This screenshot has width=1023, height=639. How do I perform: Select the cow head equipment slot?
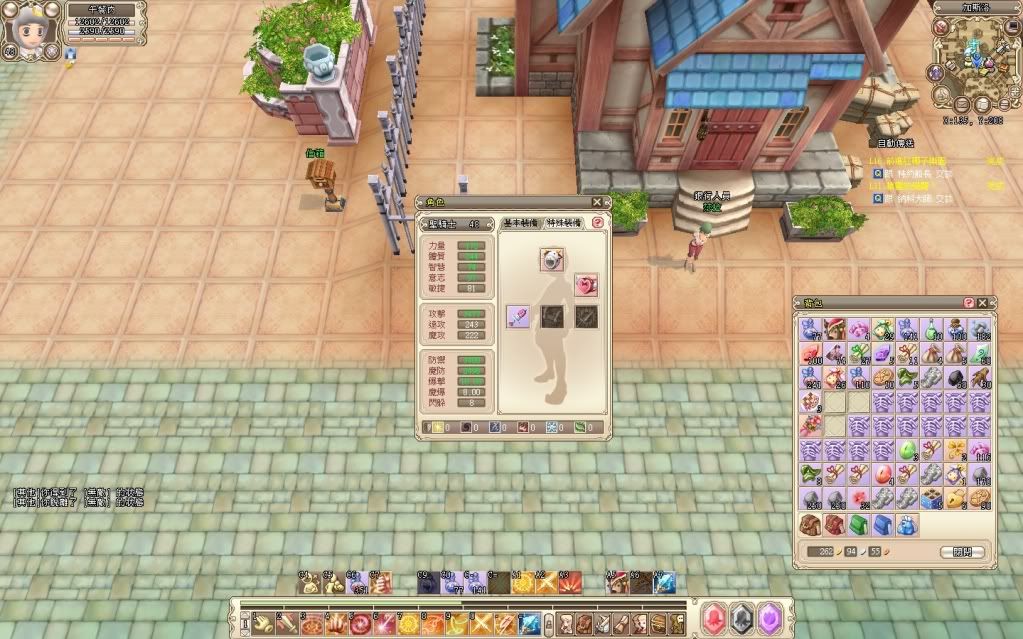pyautogui.click(x=551, y=260)
